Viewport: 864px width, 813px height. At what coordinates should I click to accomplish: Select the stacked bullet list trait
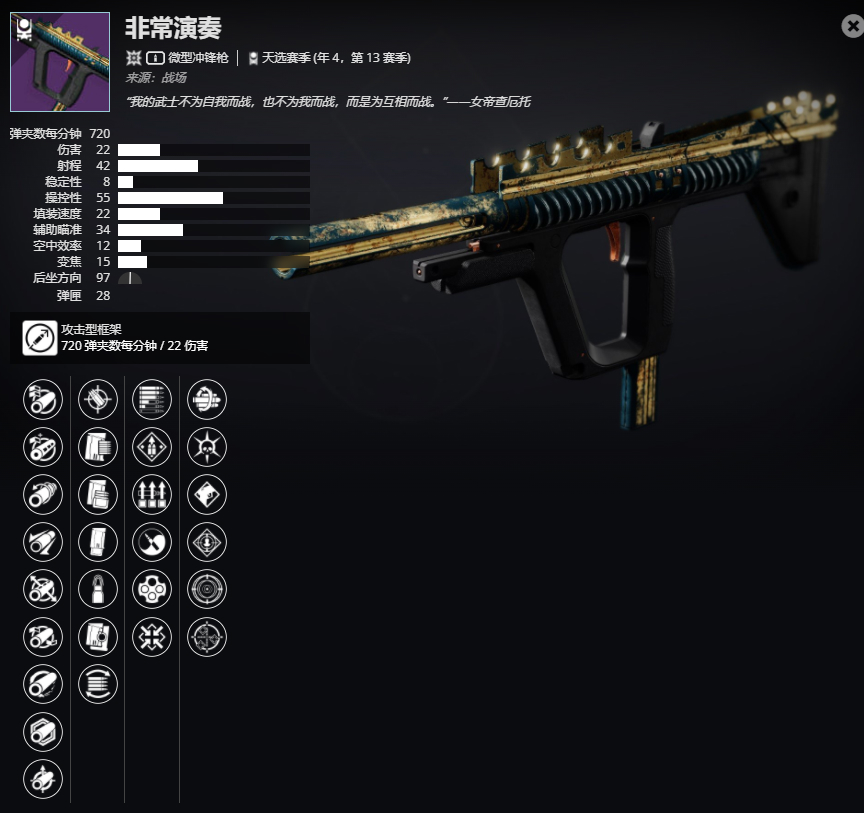pos(152,400)
